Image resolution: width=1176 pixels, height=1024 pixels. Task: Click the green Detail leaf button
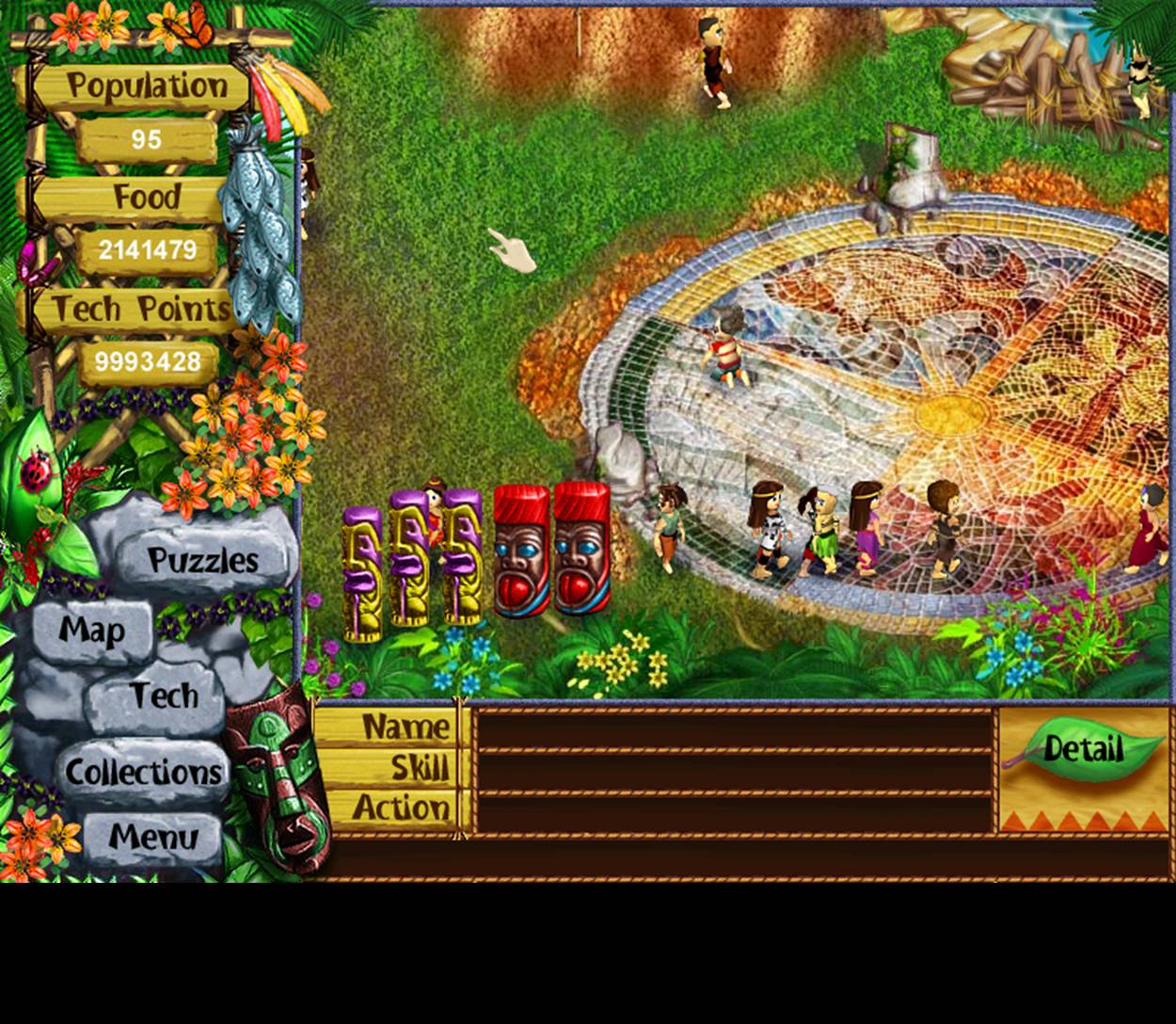1084,750
